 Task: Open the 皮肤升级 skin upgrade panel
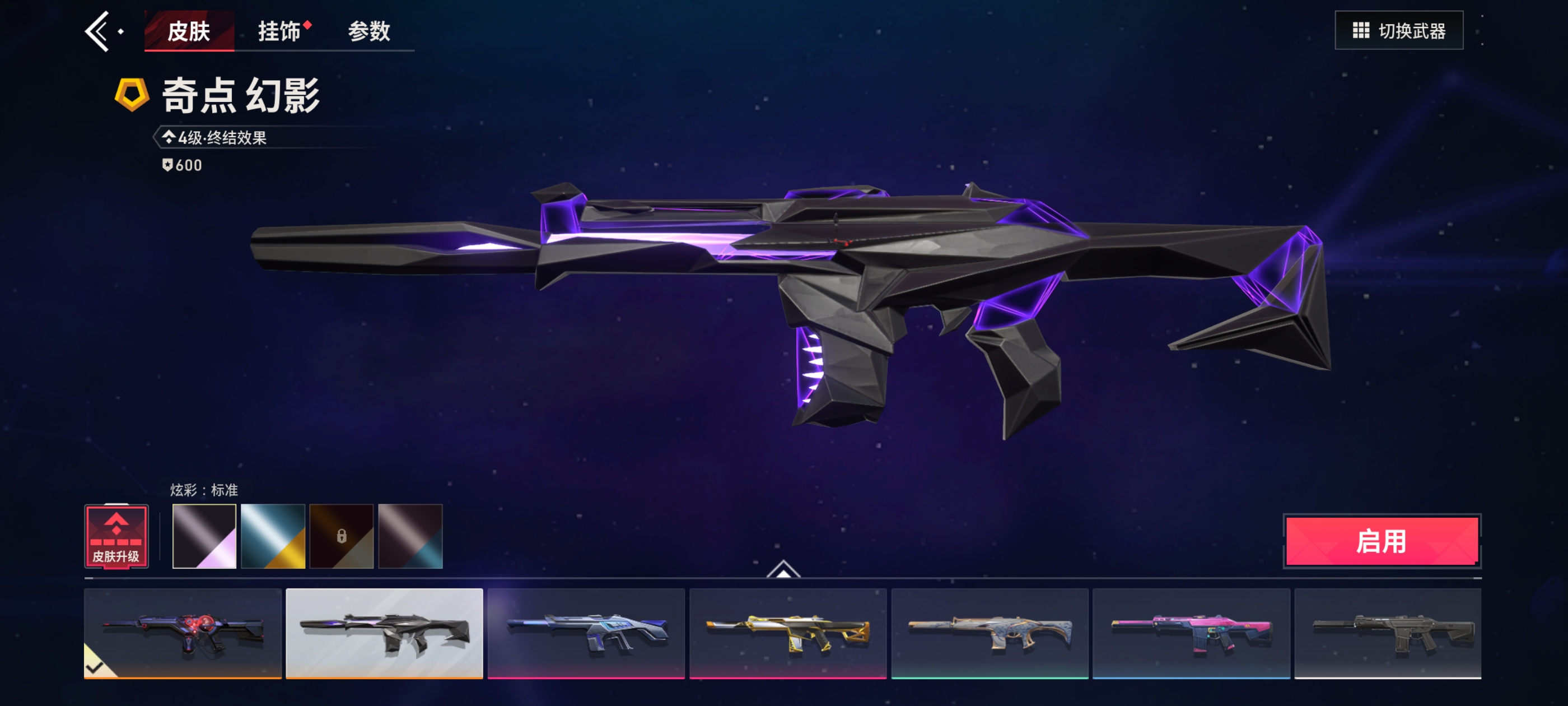pos(116,536)
